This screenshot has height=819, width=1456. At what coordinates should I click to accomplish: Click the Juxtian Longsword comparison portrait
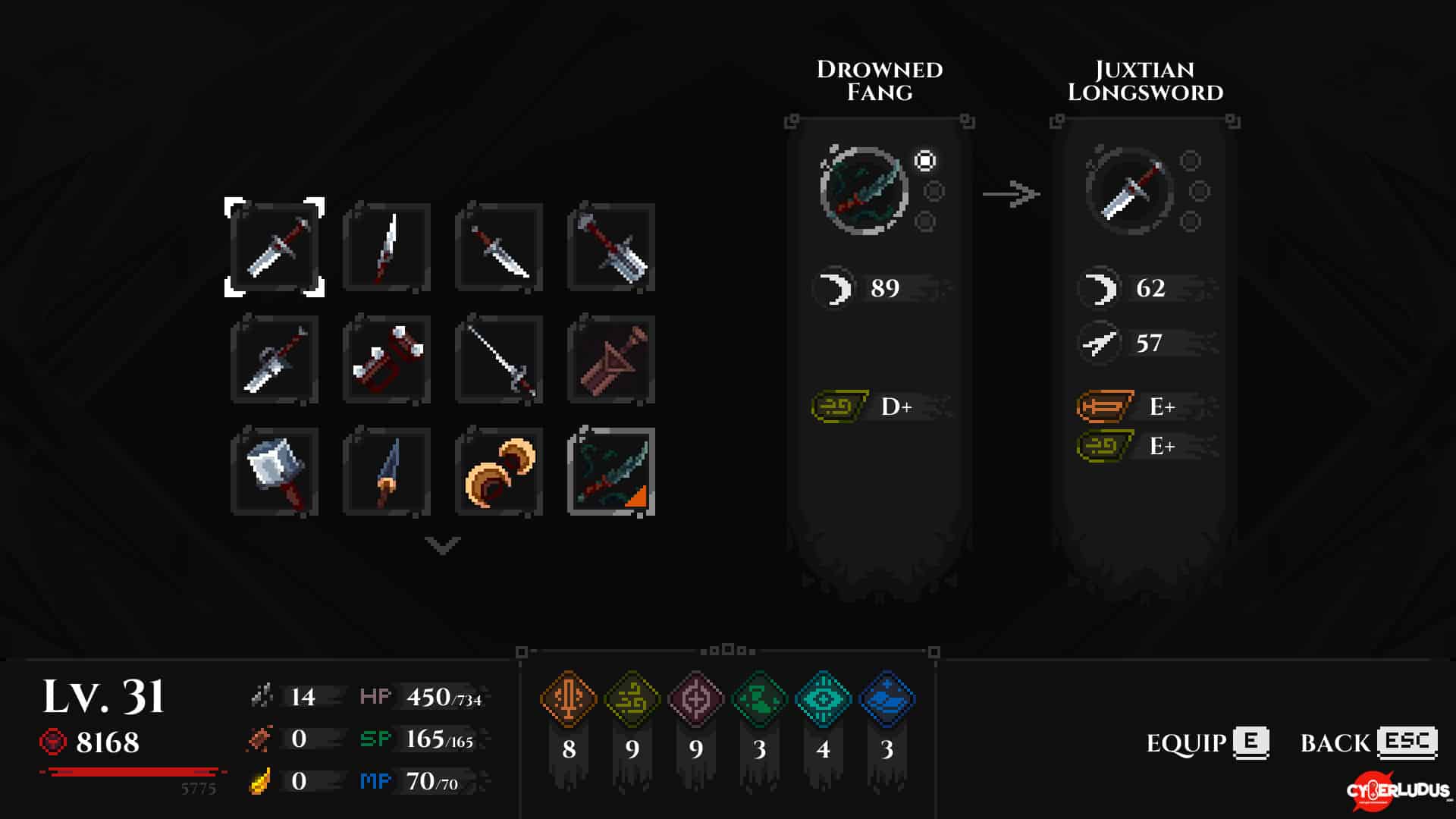[x=1129, y=190]
